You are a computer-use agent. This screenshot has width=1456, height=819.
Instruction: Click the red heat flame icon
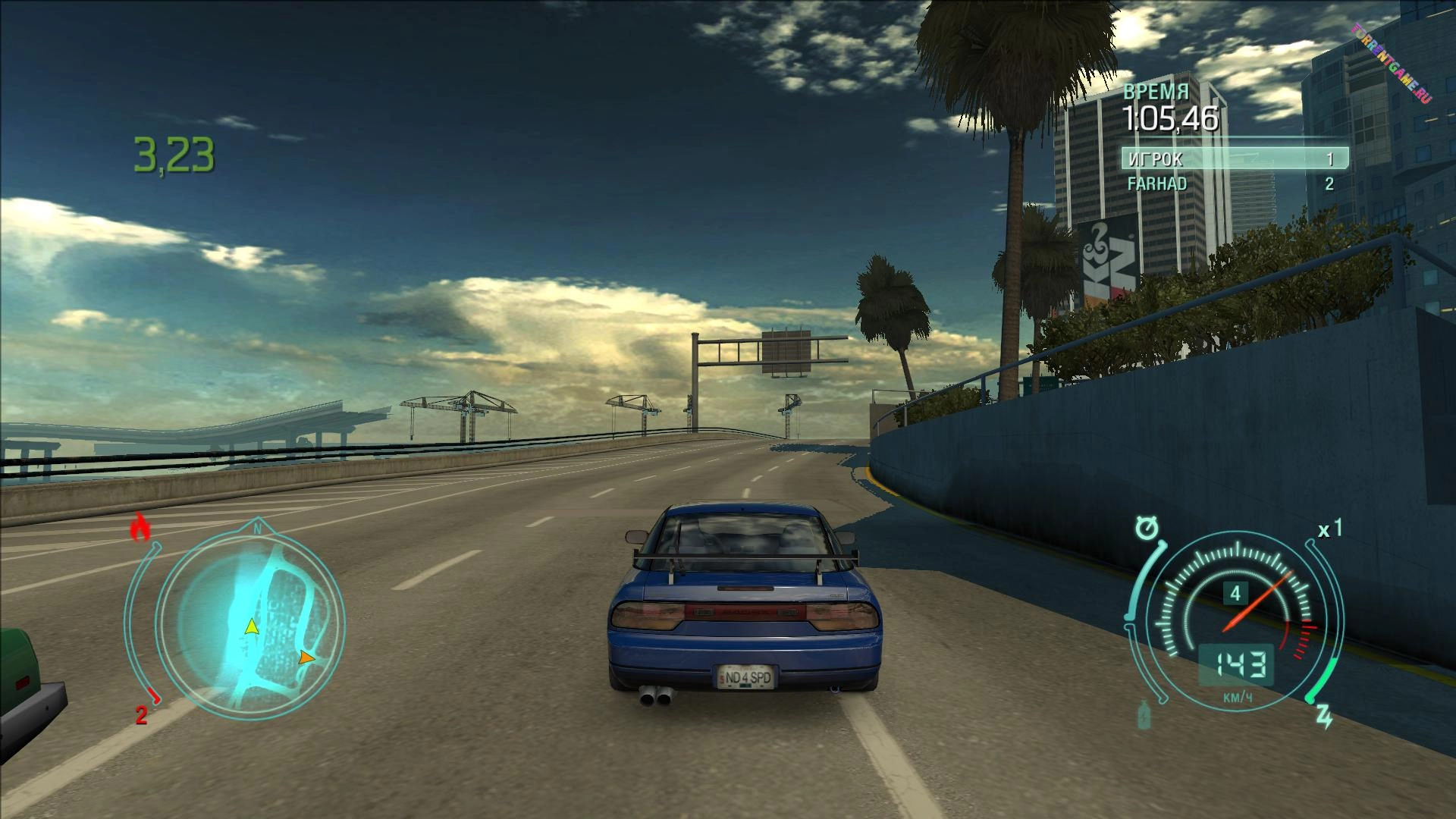(140, 527)
